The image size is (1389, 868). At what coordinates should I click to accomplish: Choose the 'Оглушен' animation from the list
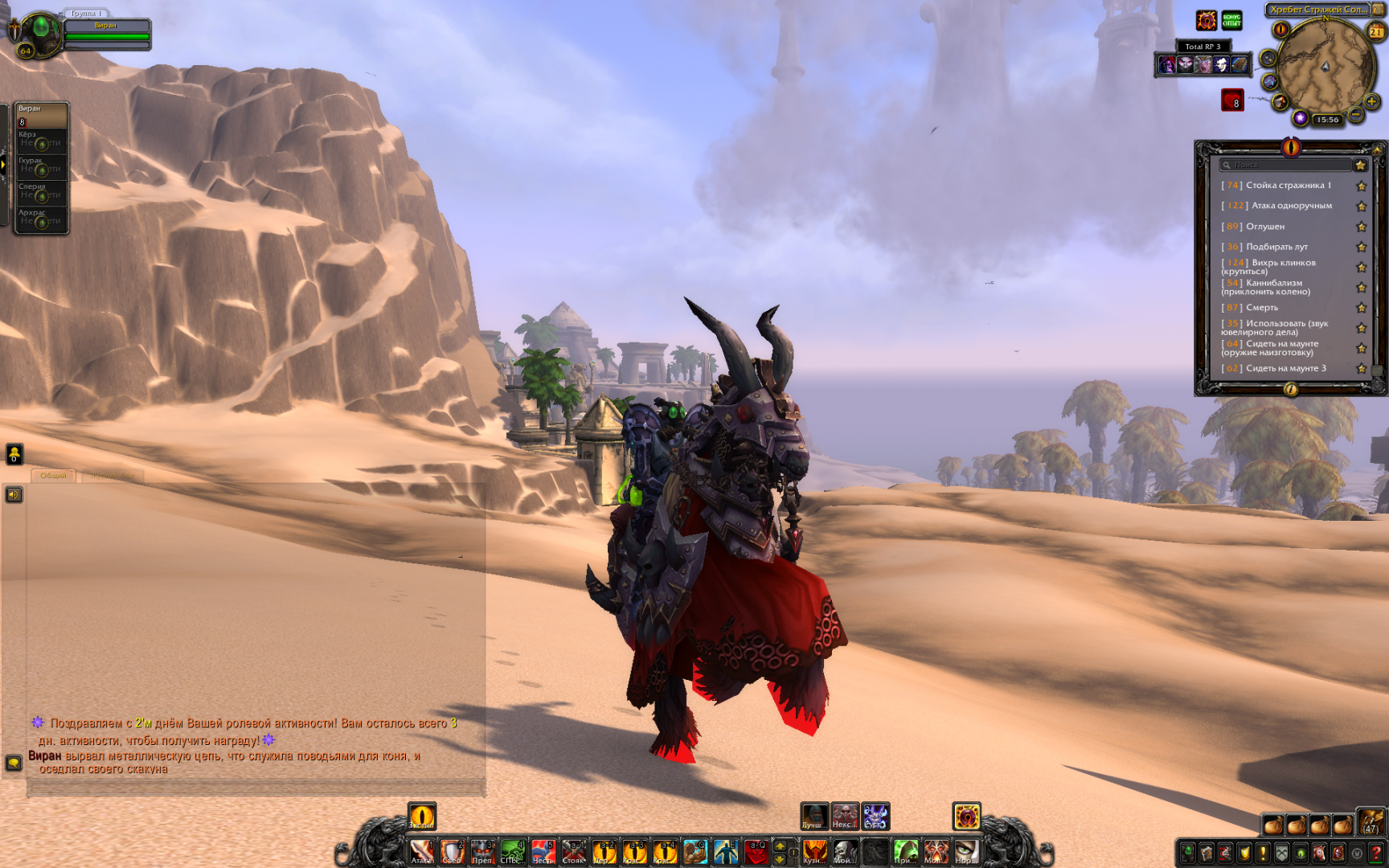pos(1264,227)
